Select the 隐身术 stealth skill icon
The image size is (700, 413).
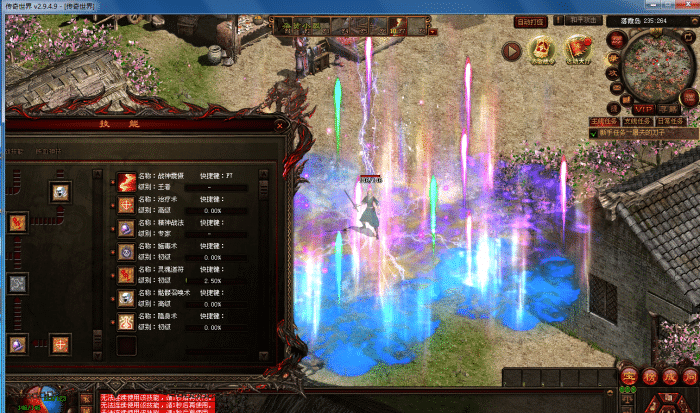[127, 322]
